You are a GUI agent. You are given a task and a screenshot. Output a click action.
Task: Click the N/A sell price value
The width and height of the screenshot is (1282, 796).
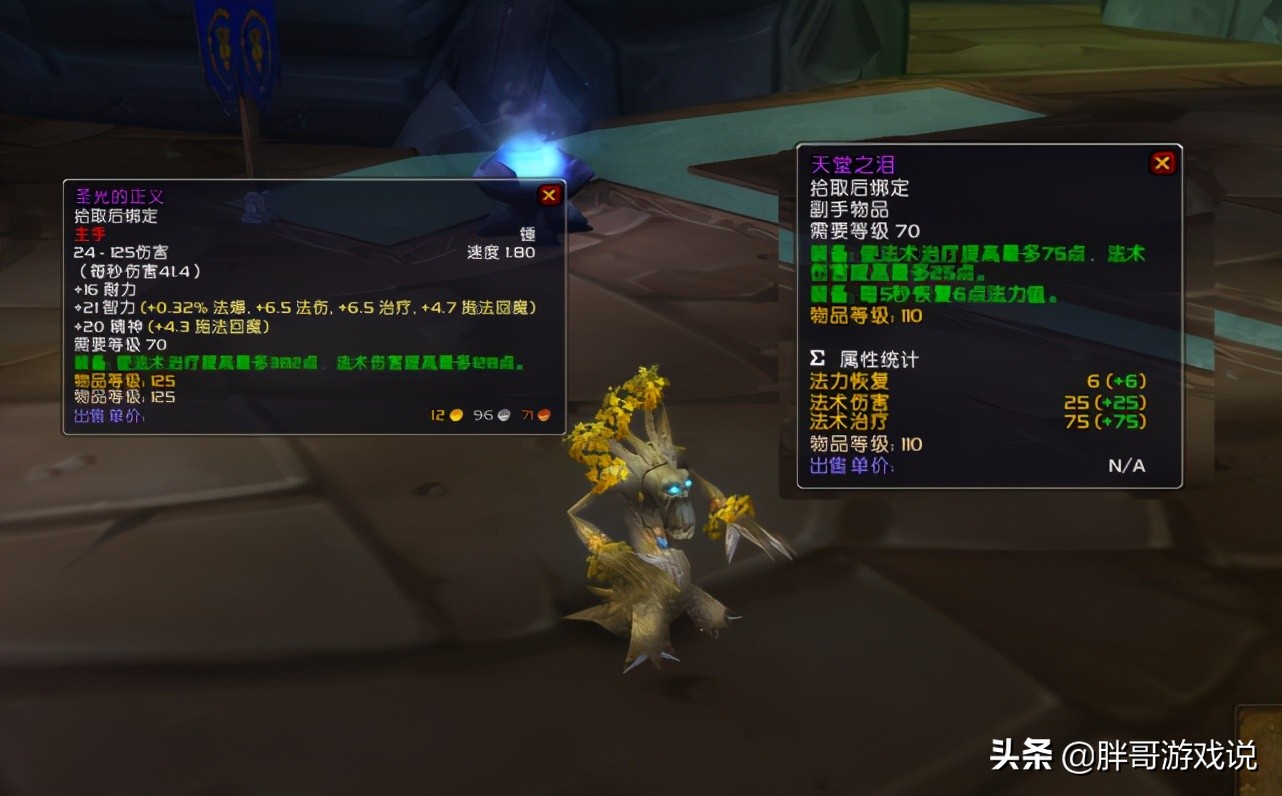pyautogui.click(x=1128, y=465)
